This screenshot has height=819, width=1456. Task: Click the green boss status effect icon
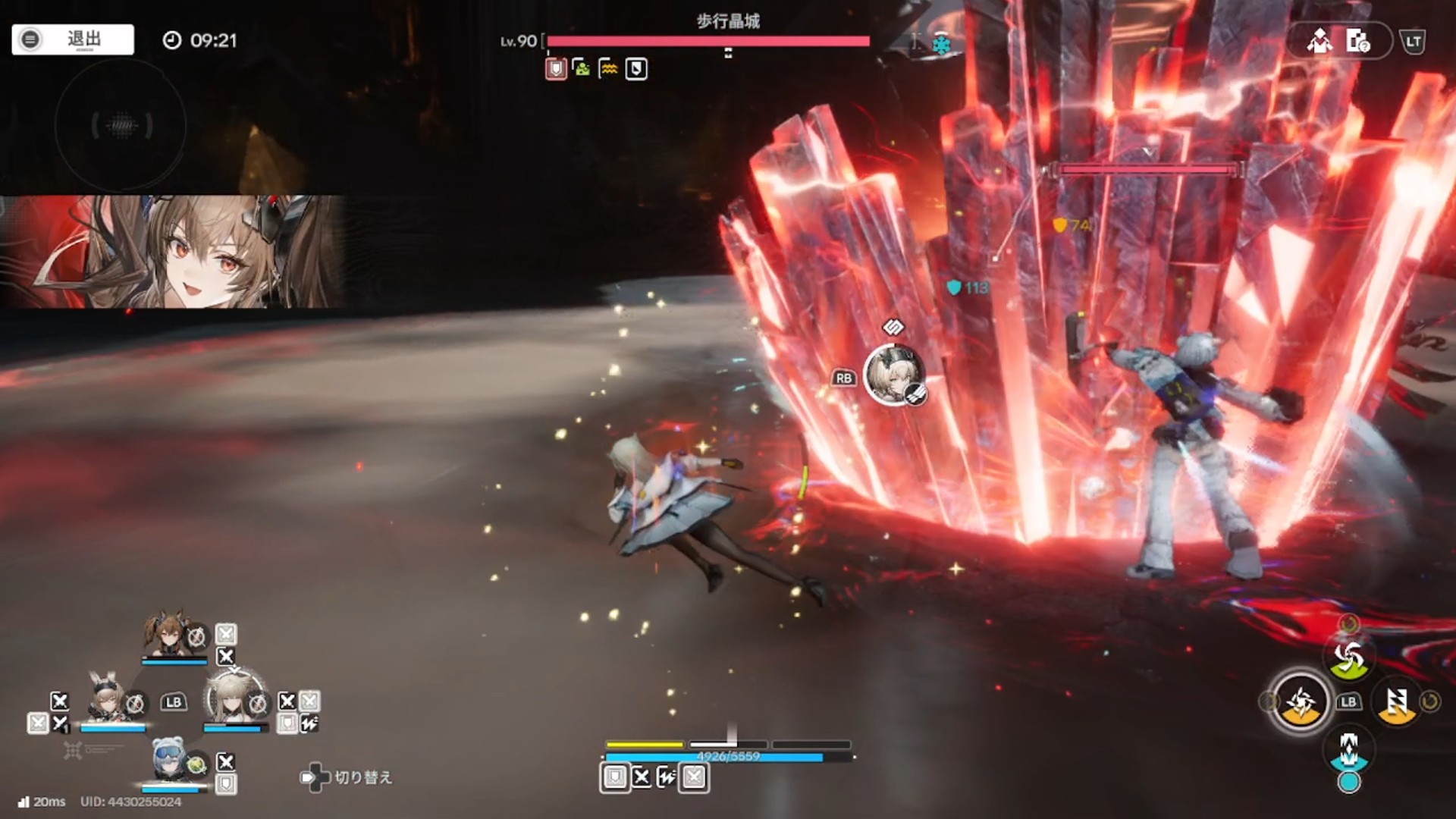pyautogui.click(x=582, y=69)
